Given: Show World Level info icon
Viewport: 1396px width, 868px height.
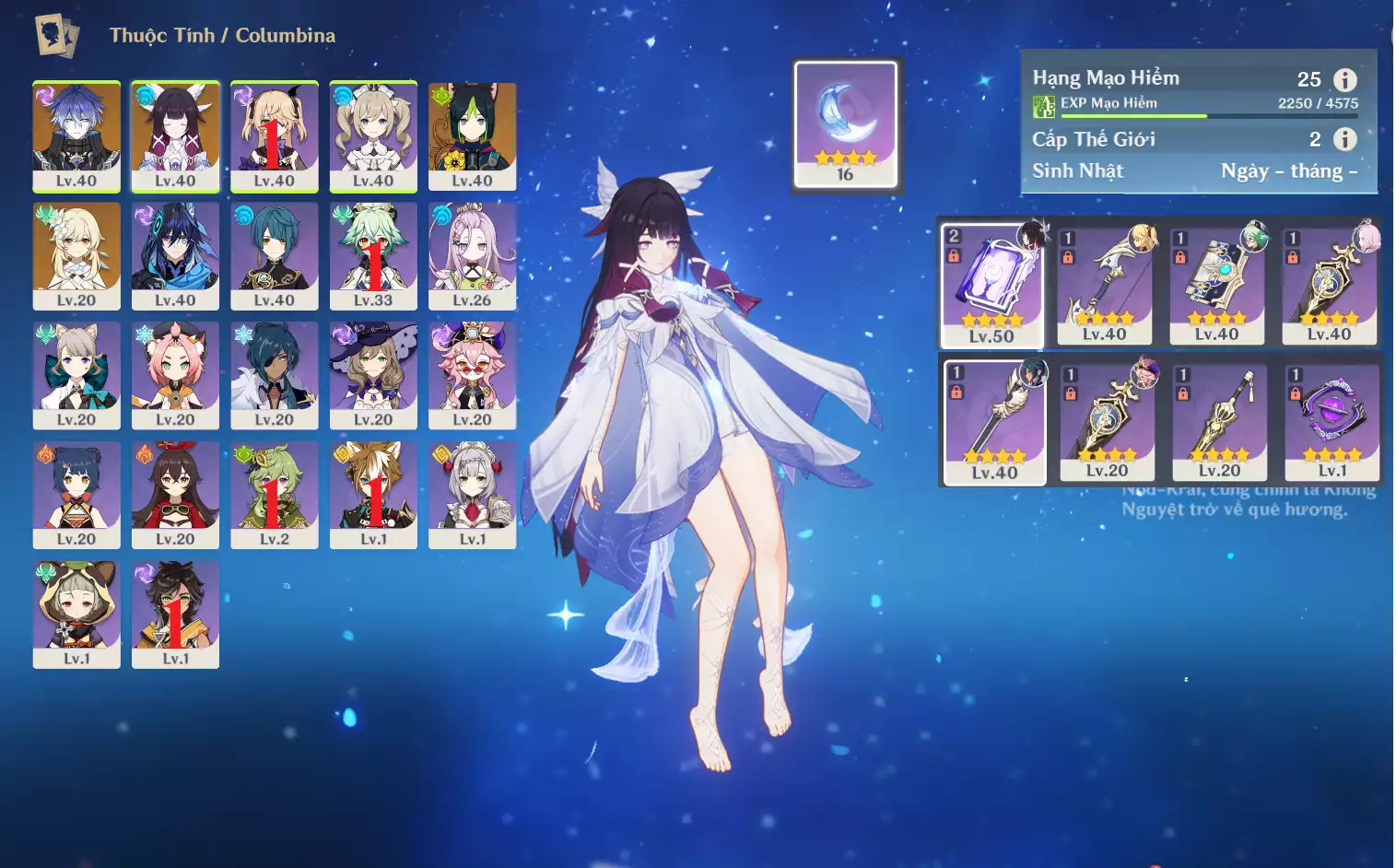Looking at the screenshot, I should (1344, 139).
